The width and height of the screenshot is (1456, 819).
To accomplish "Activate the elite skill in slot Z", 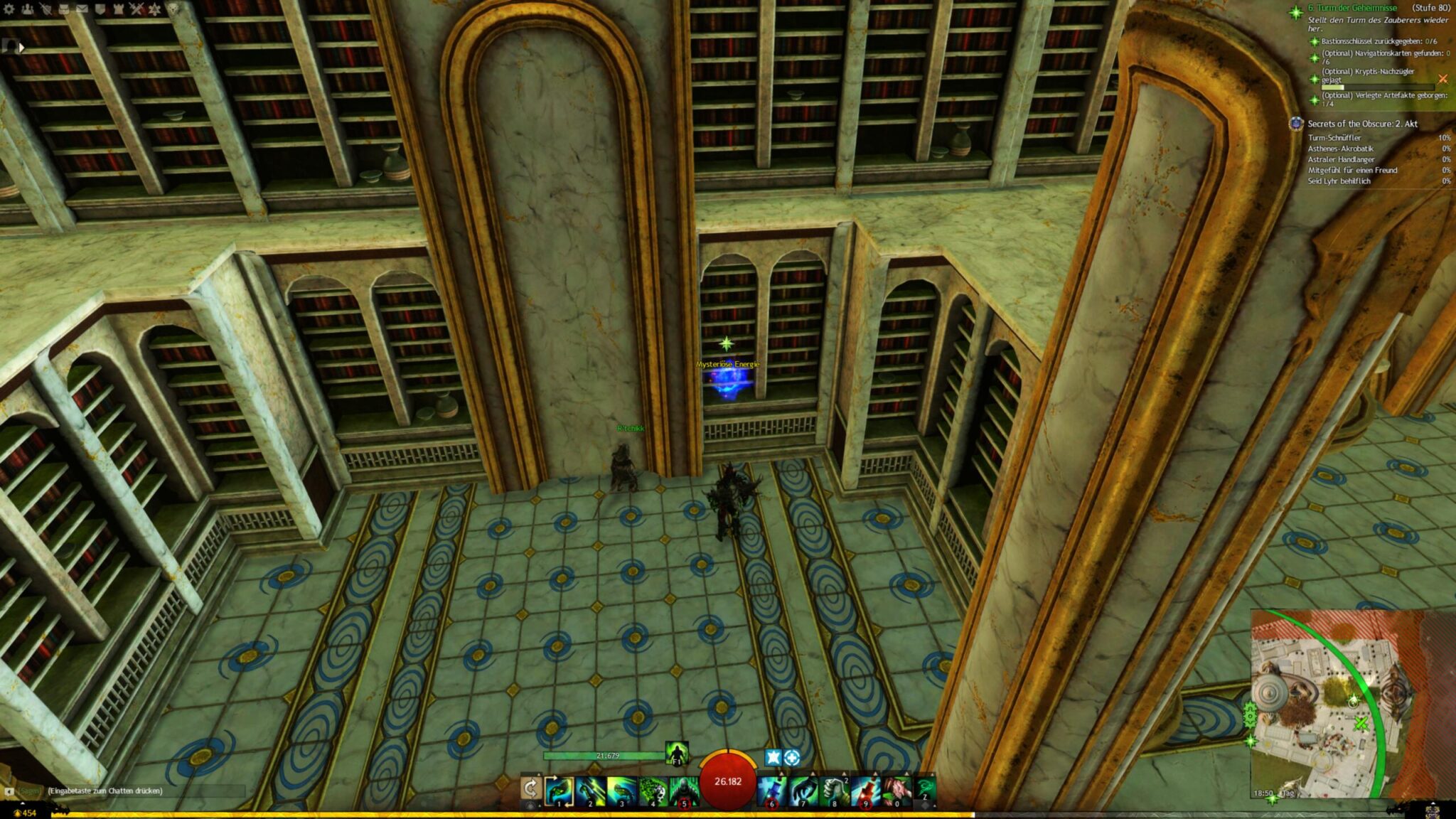I will tap(926, 788).
